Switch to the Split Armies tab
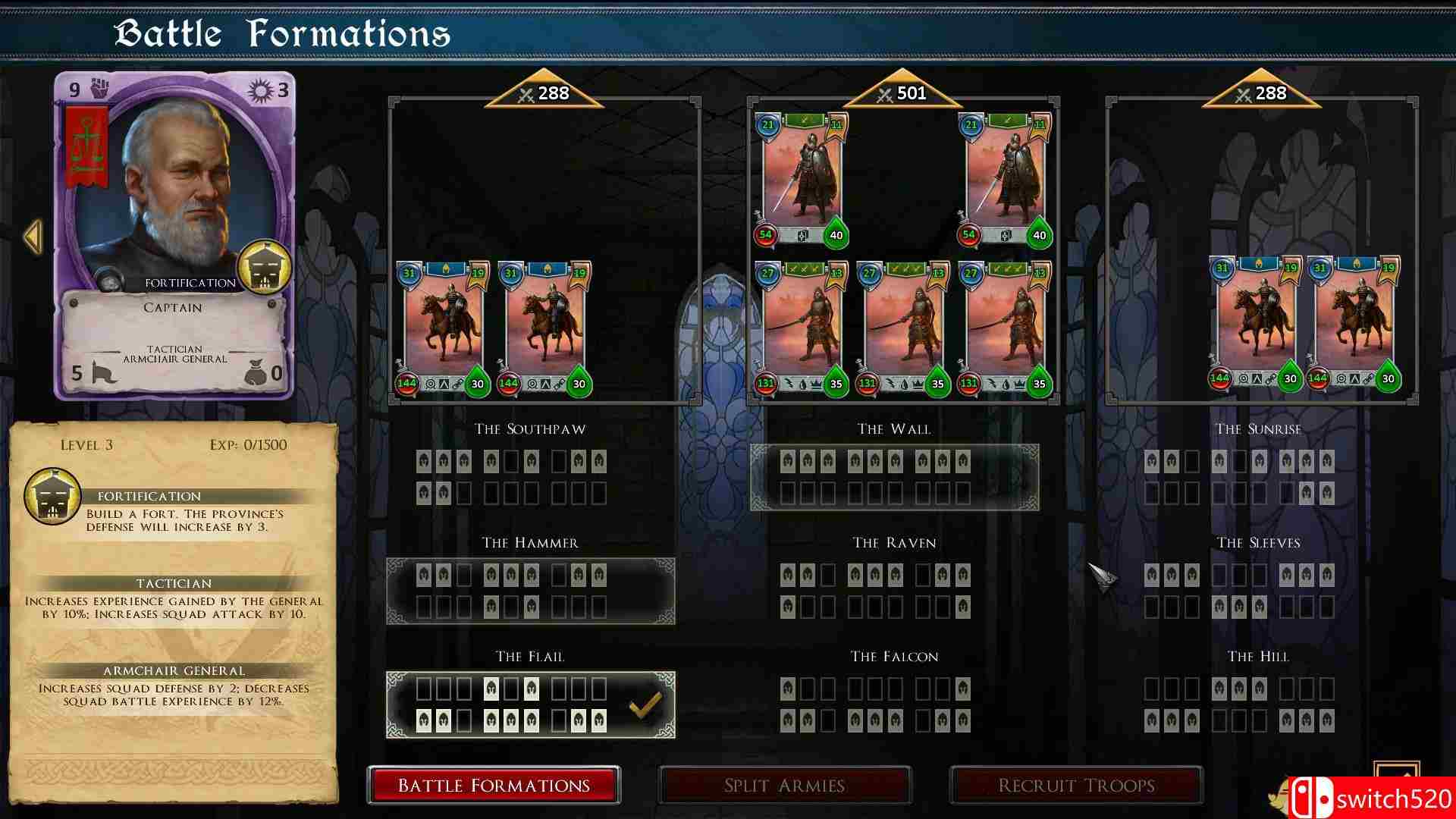The height and width of the screenshot is (819, 1456). coord(785,785)
